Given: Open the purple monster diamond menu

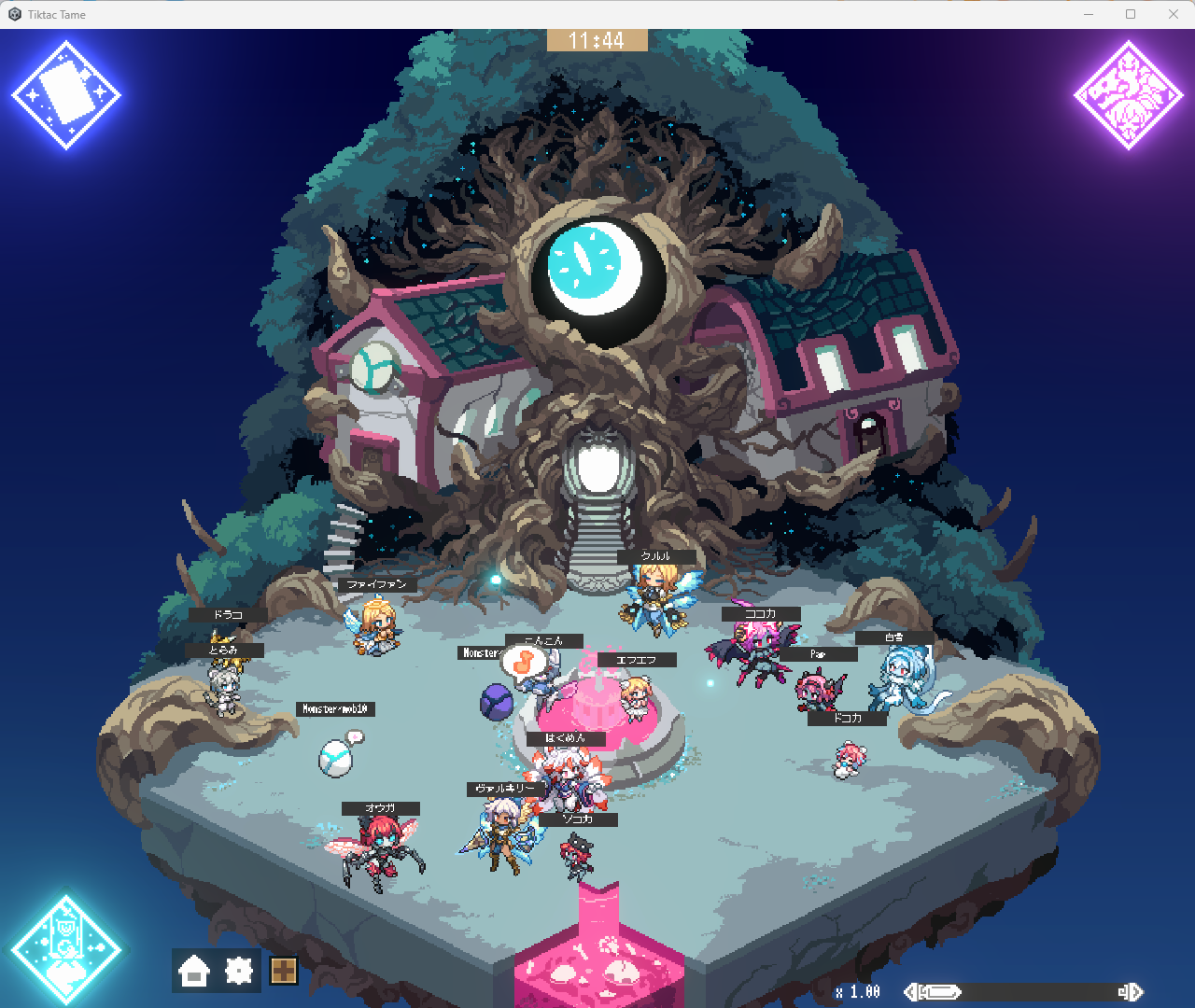Looking at the screenshot, I should tap(1128, 95).
